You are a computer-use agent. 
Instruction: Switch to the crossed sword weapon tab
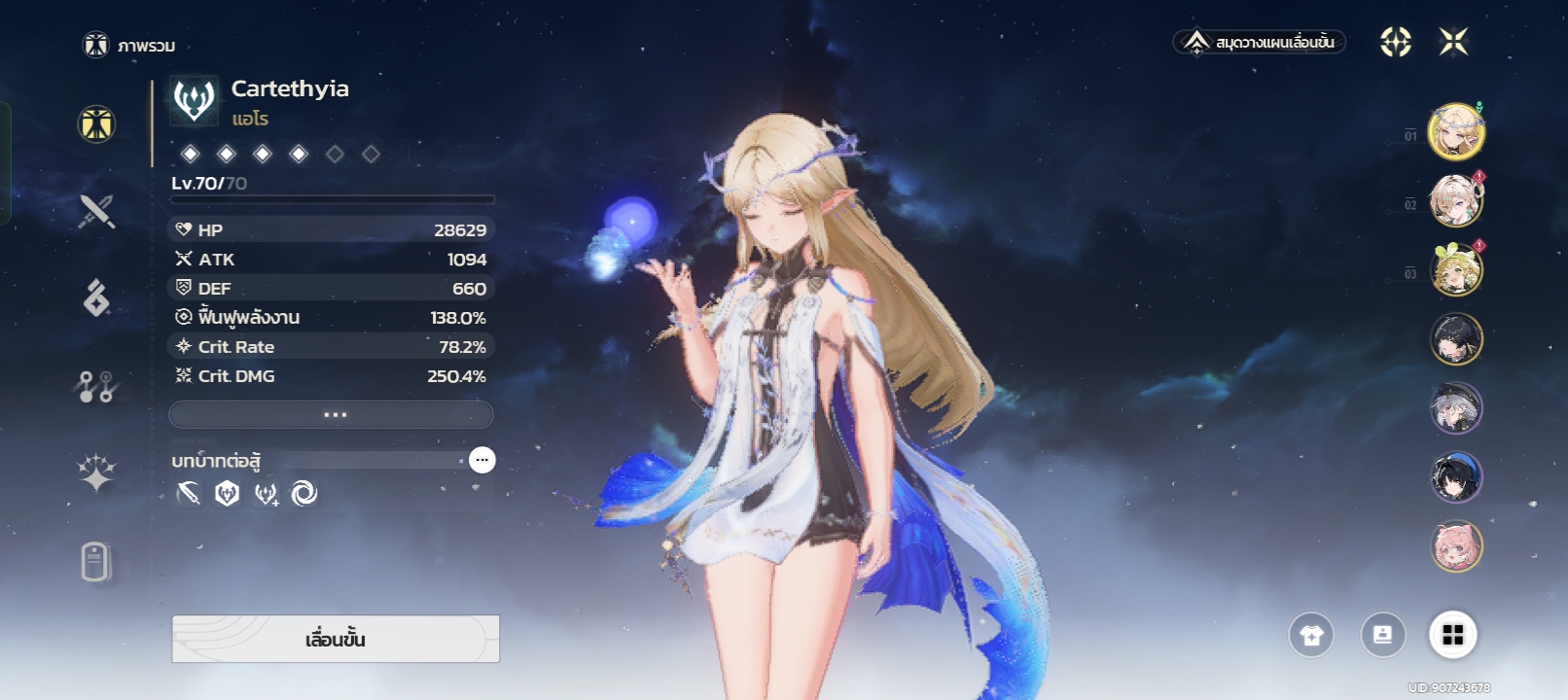(96, 211)
